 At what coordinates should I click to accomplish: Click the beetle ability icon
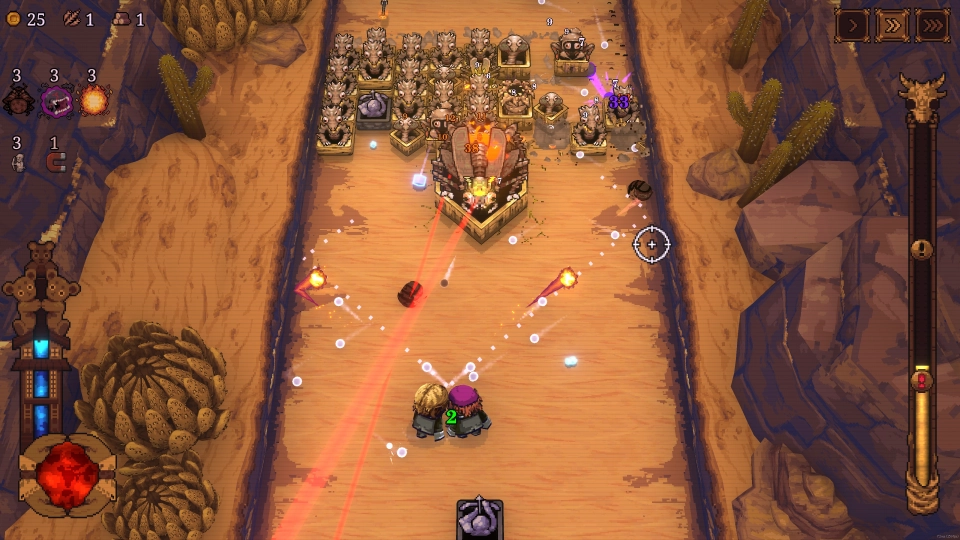[18, 100]
